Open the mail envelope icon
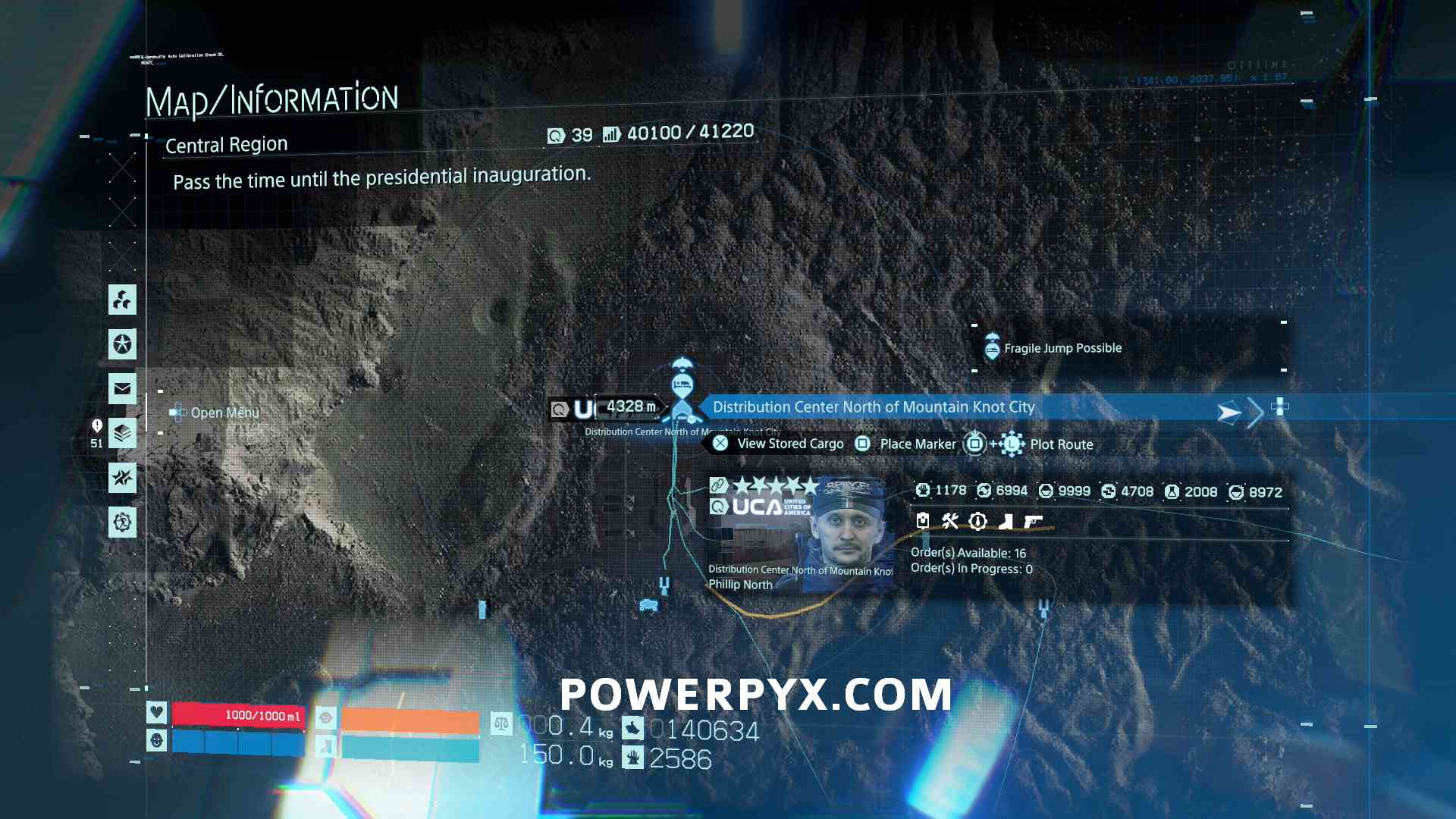This screenshot has height=819, width=1456. pos(122,389)
